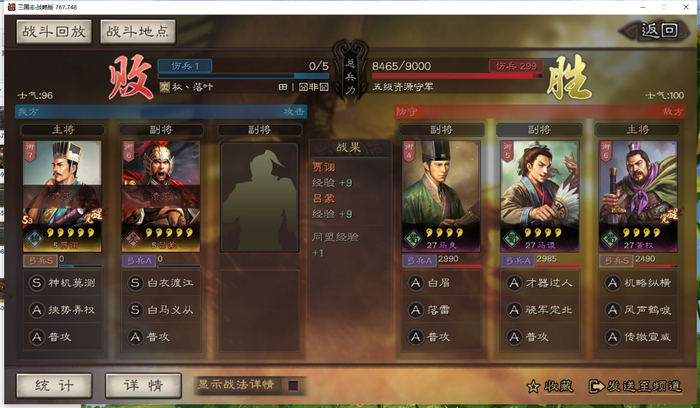Open the 统计 statistics view
Viewport: 700px width, 408px height.
54,384
